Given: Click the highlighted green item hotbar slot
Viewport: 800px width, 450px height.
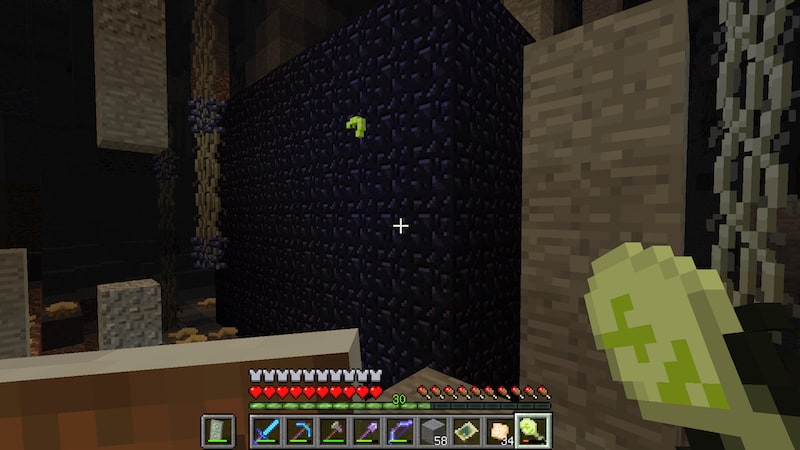Looking at the screenshot, I should (531, 431).
